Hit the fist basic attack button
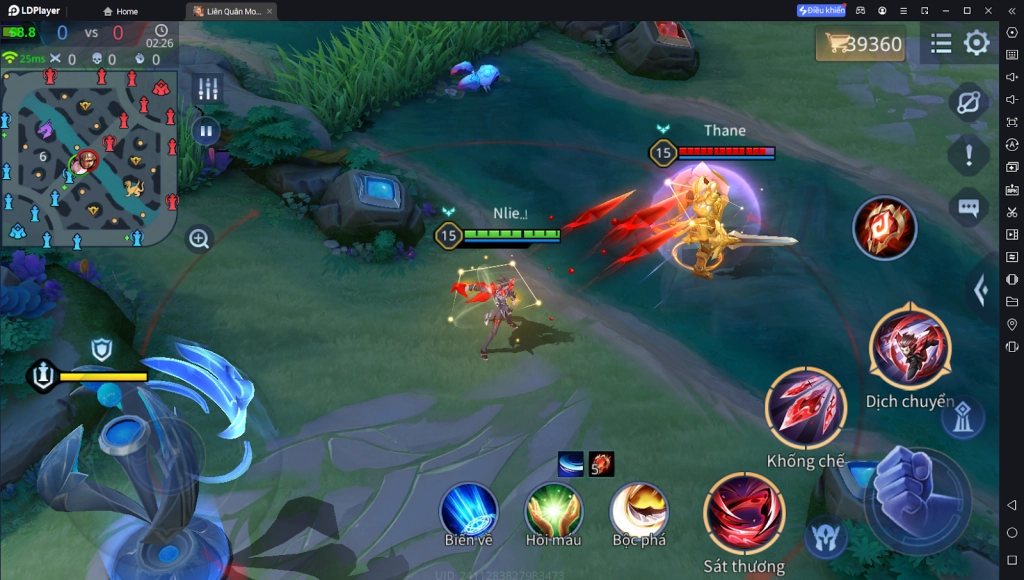1024x580 pixels. pos(915,495)
